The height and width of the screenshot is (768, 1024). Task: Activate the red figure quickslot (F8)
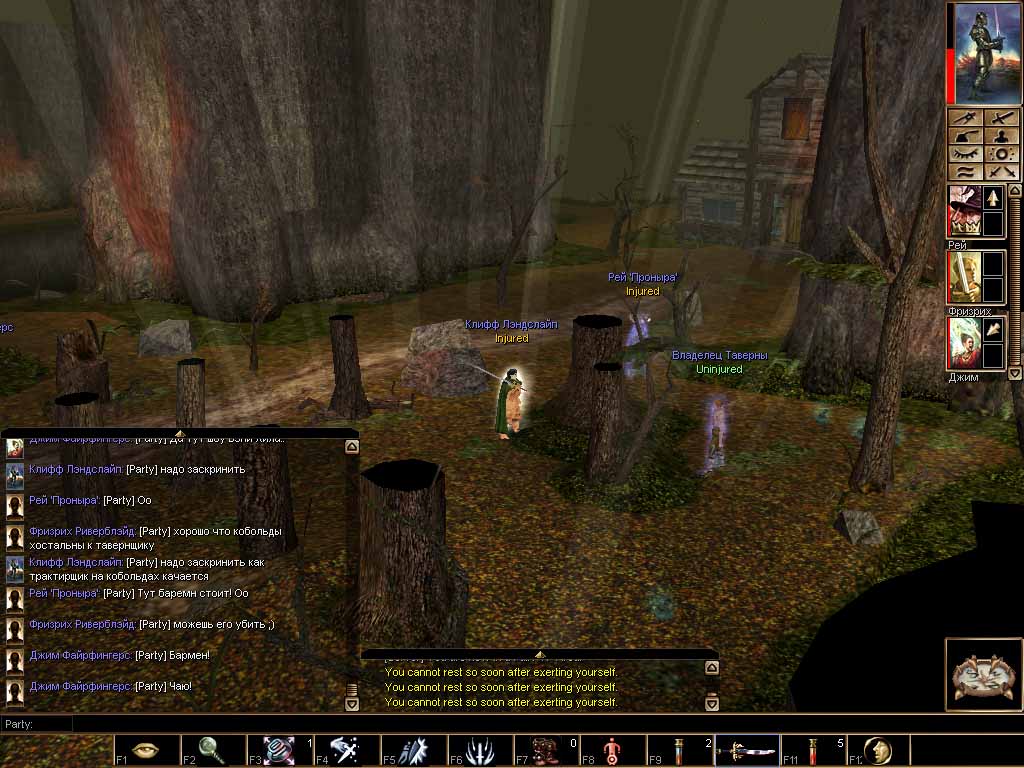coord(613,750)
